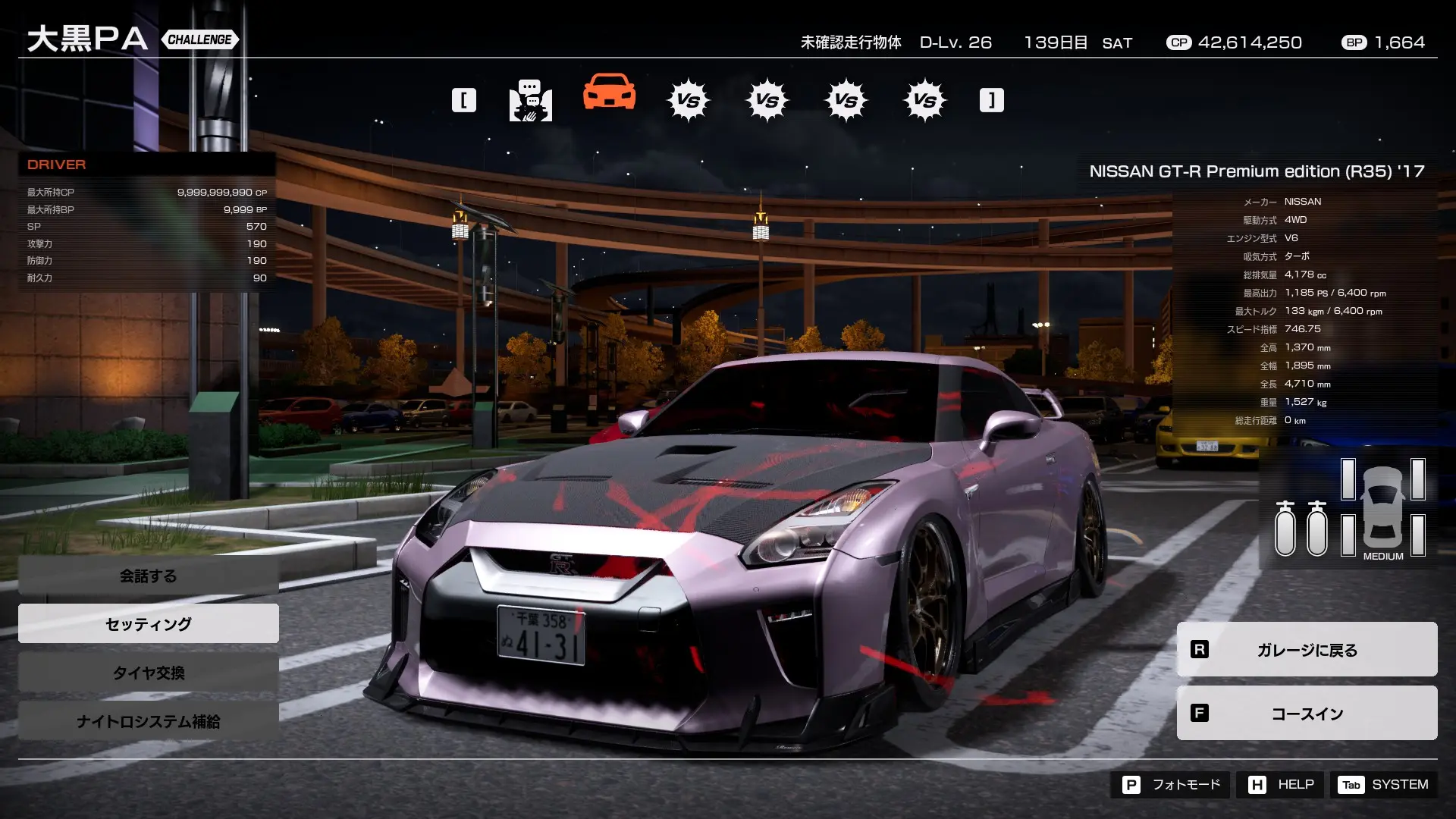Click the third VS rival battle icon
This screenshot has width=1456, height=819.
[x=847, y=99]
